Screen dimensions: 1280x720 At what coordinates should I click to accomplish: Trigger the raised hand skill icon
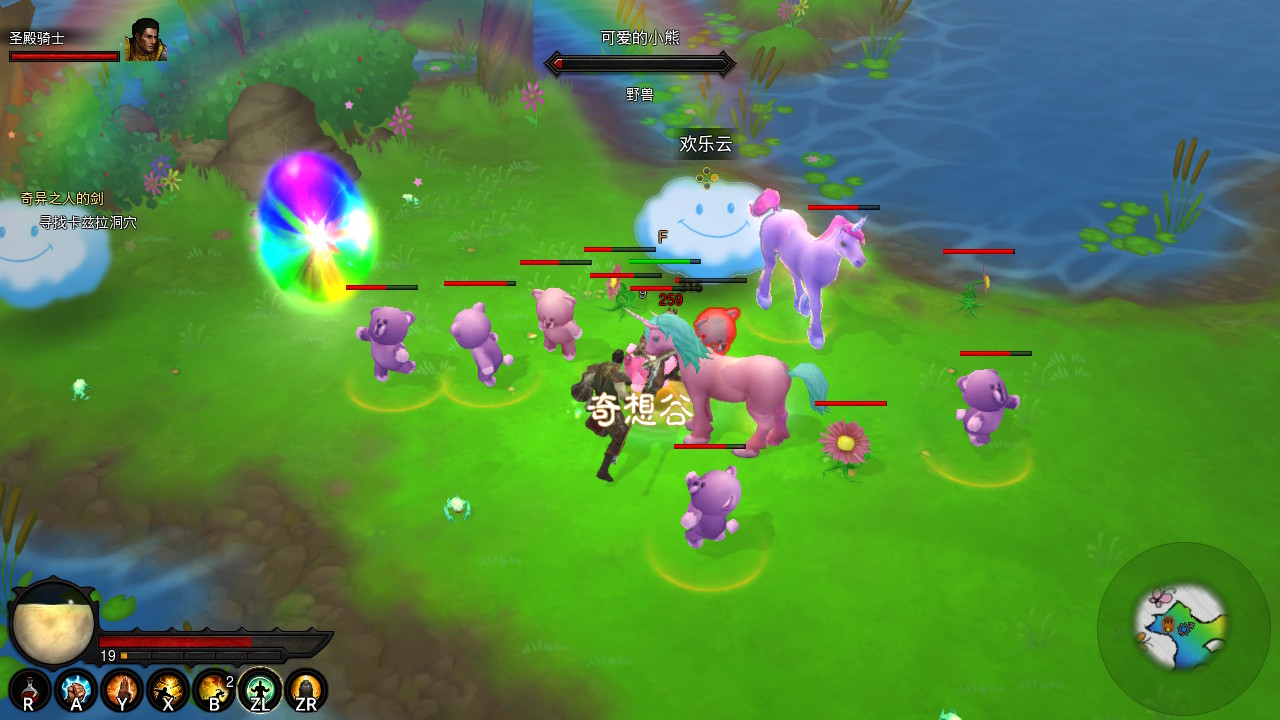(x=122, y=690)
